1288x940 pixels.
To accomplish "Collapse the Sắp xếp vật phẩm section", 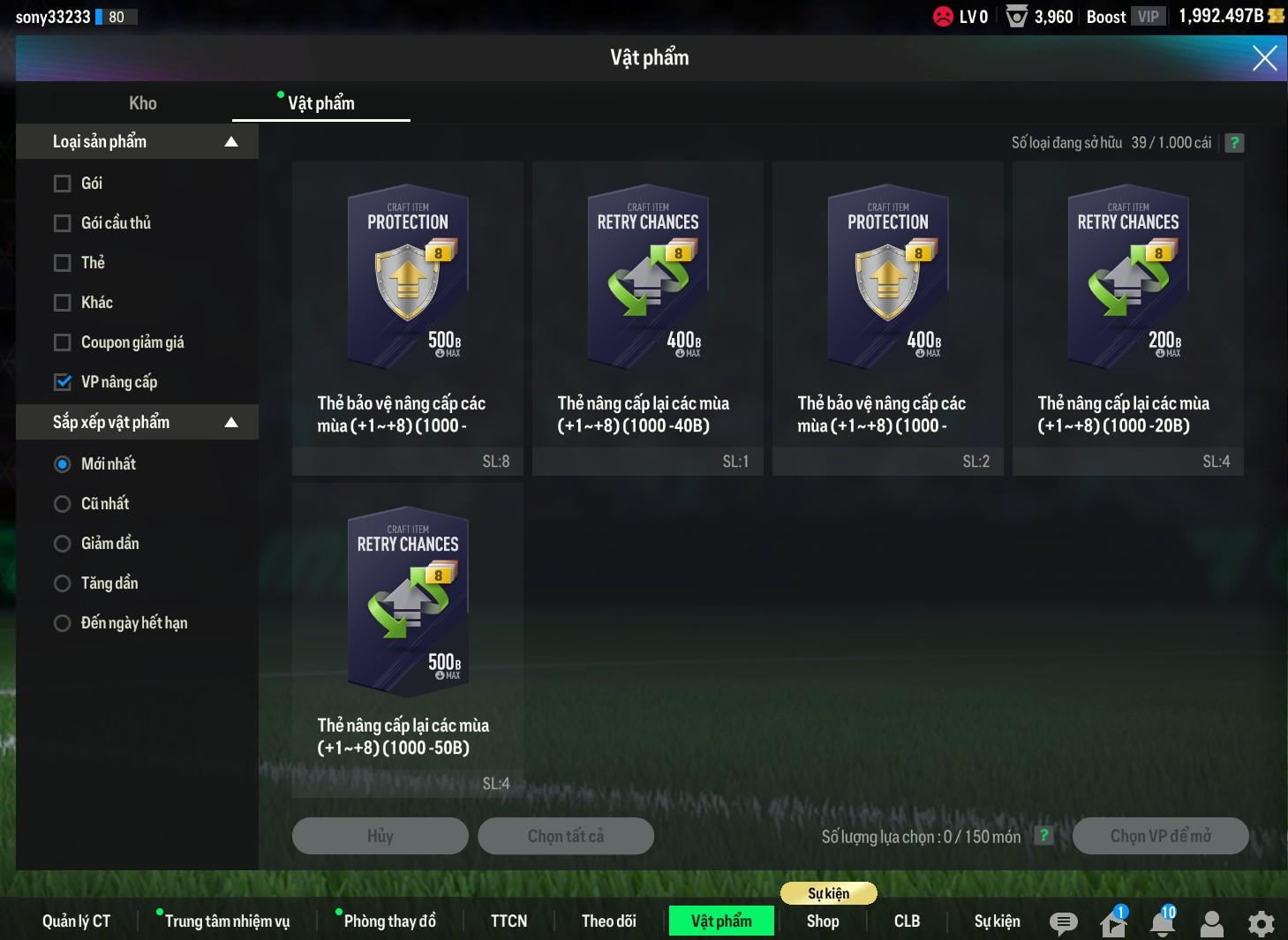I will click(x=231, y=423).
